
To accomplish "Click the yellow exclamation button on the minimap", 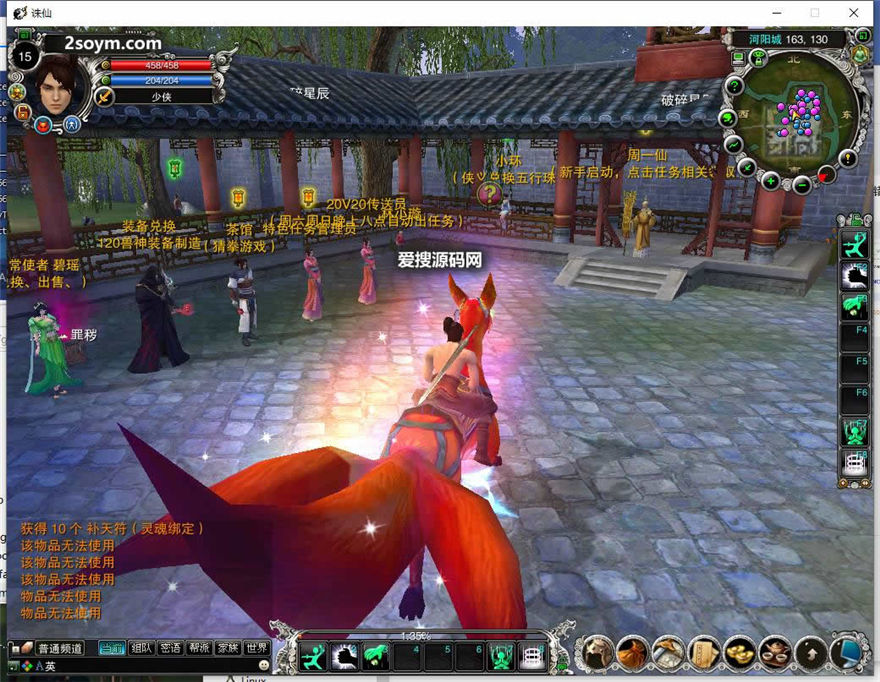I will pyautogui.click(x=848, y=158).
